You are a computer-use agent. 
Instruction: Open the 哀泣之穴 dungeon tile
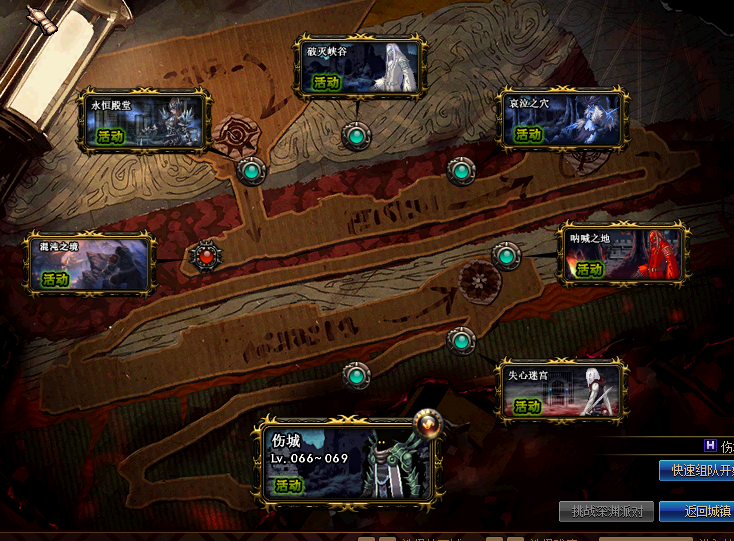[564, 120]
